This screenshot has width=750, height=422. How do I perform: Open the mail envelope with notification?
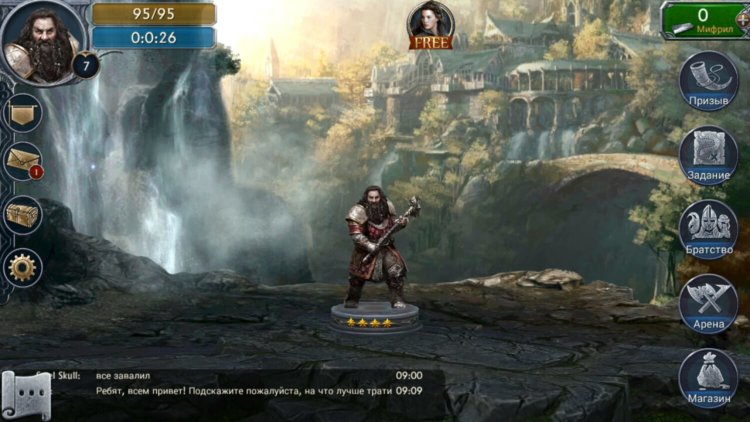[22, 160]
